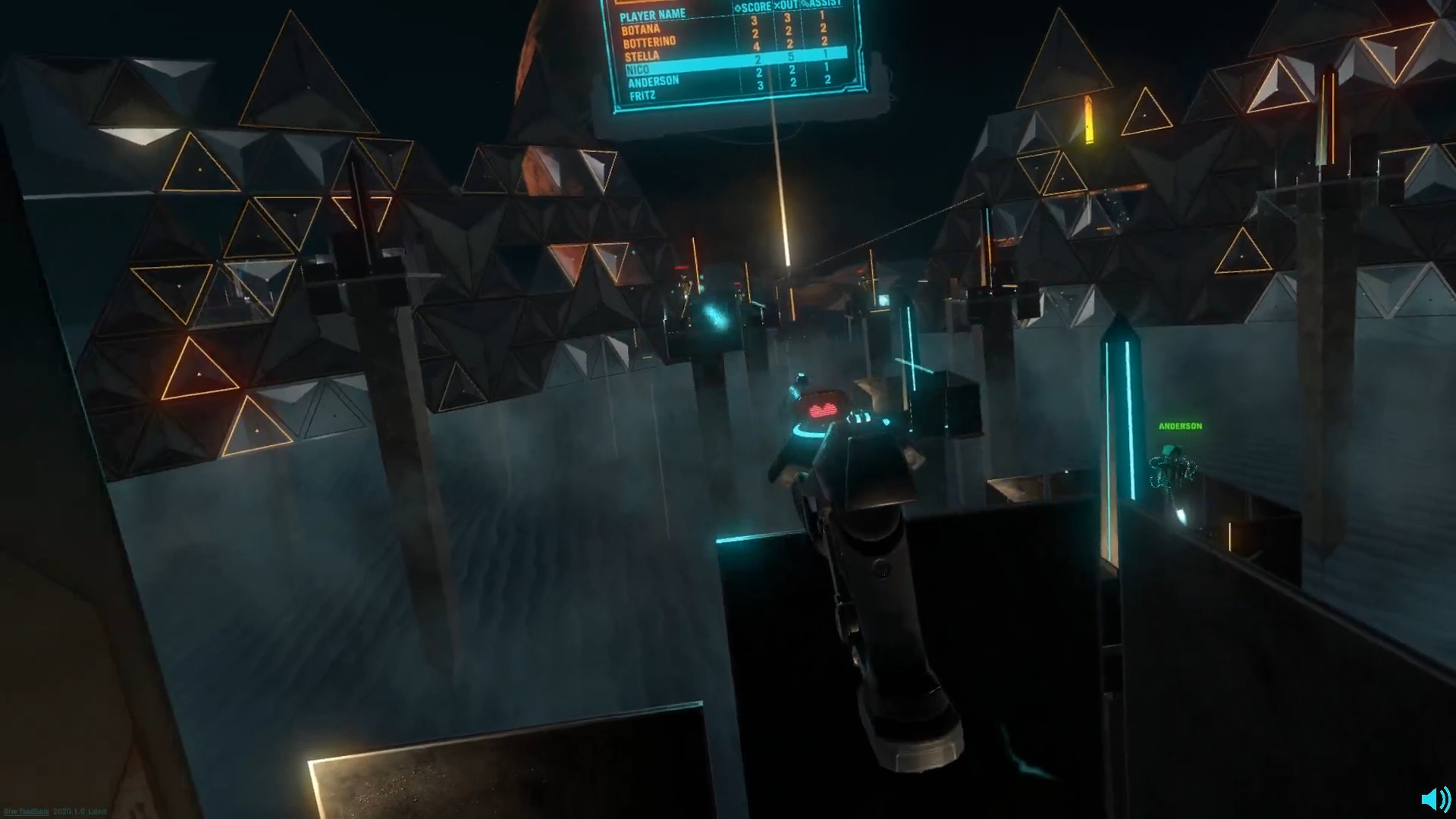Click the green ANDERSON player nametag
Screen dimensions: 1456x819
[x=1180, y=425]
